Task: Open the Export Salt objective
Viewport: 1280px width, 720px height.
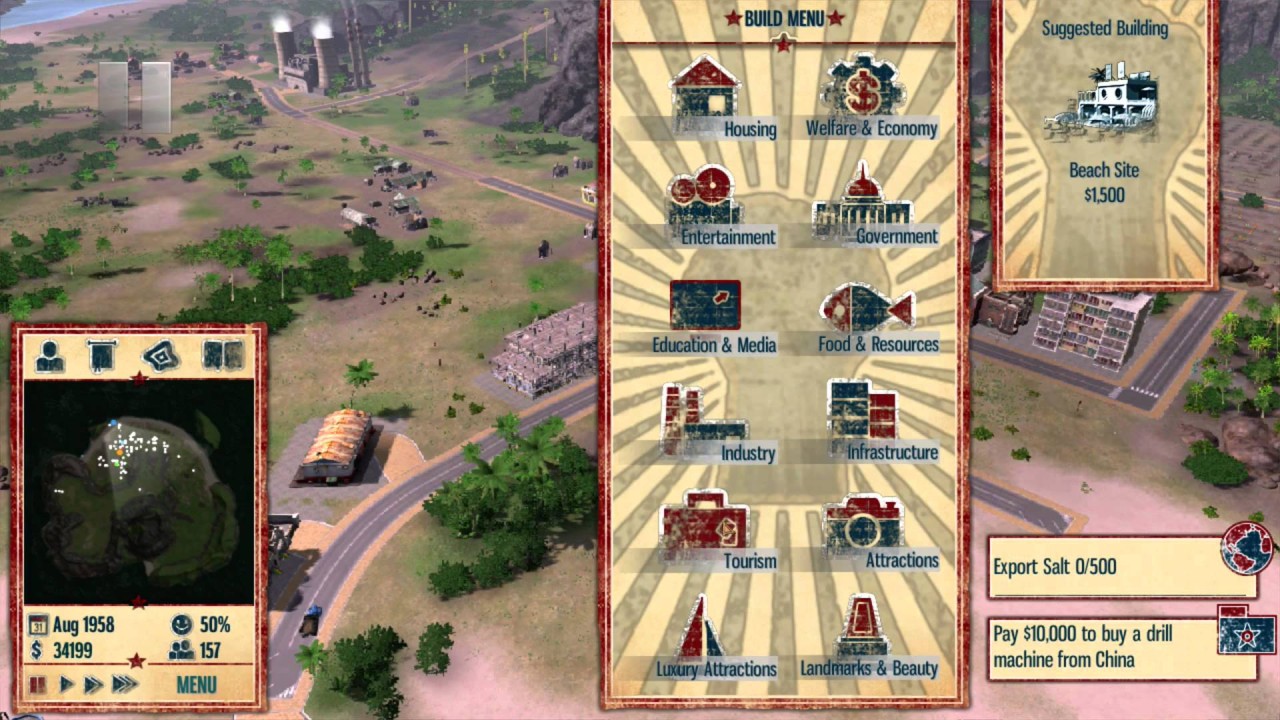Action: coord(1103,566)
